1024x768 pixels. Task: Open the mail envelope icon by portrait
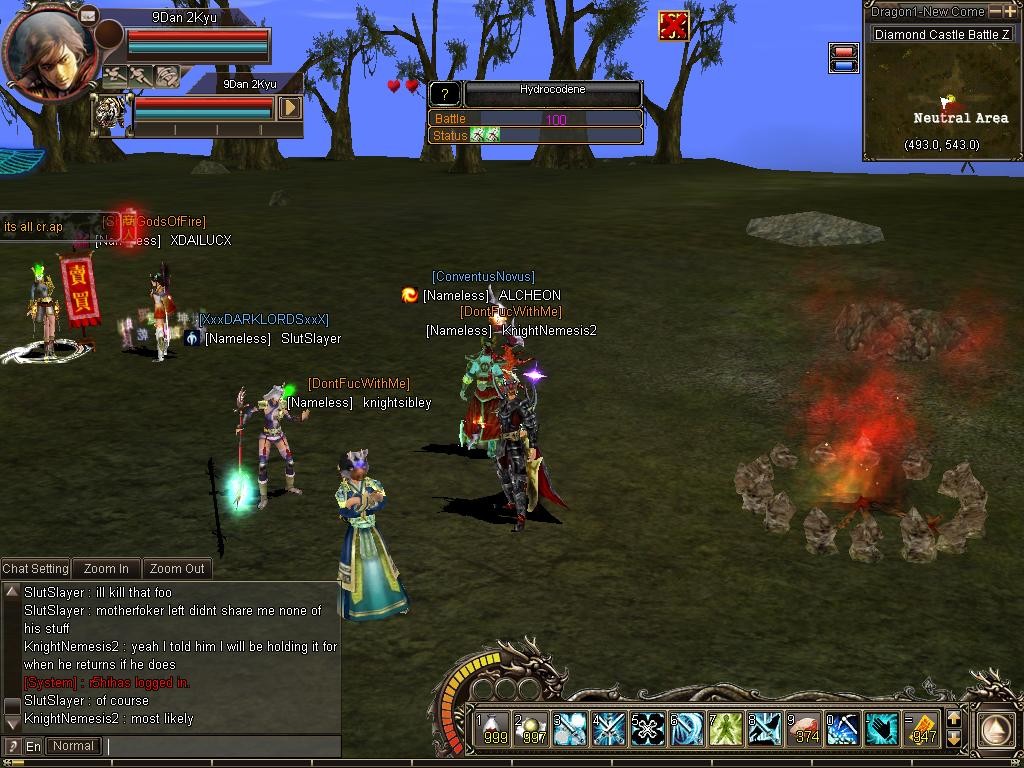(x=88, y=15)
